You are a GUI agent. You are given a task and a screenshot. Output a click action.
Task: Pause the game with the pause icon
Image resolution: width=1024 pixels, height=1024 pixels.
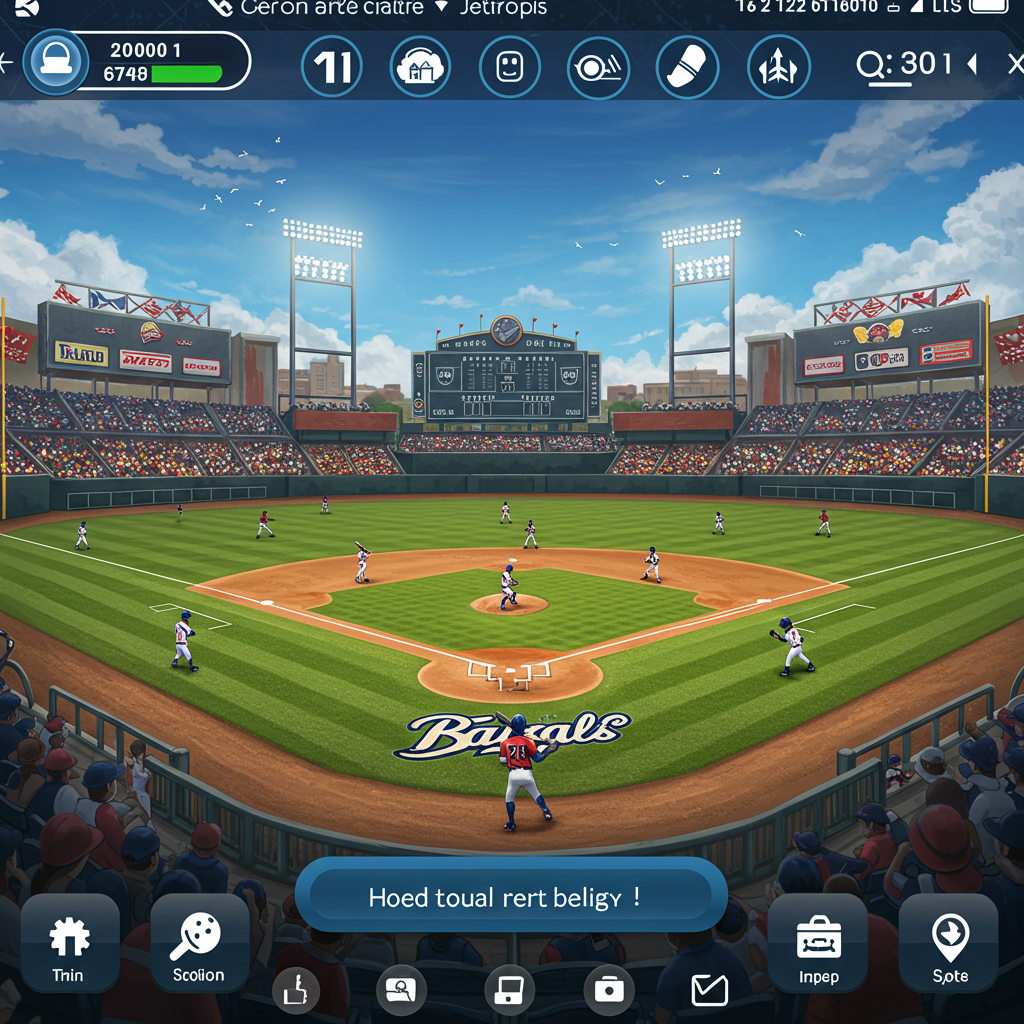(x=331, y=67)
